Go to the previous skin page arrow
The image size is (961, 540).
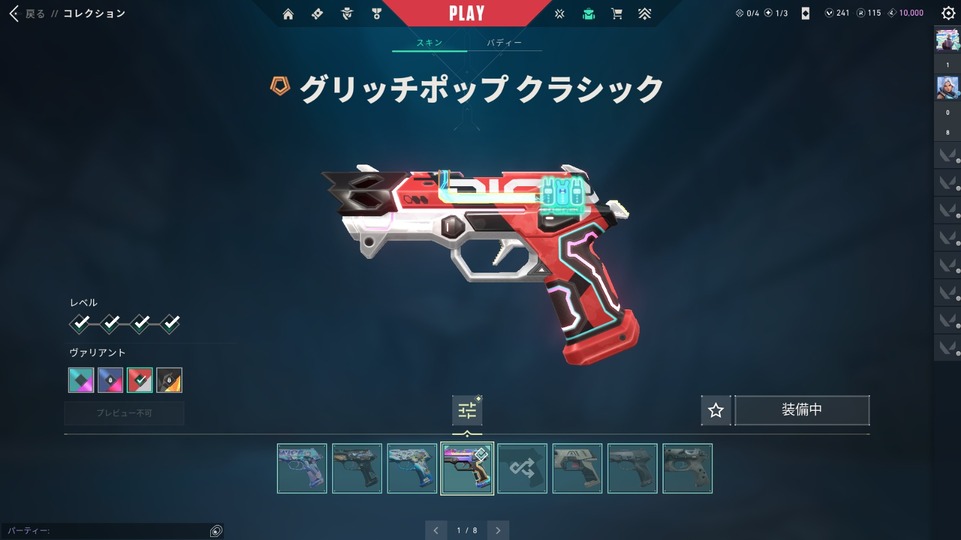click(435, 530)
